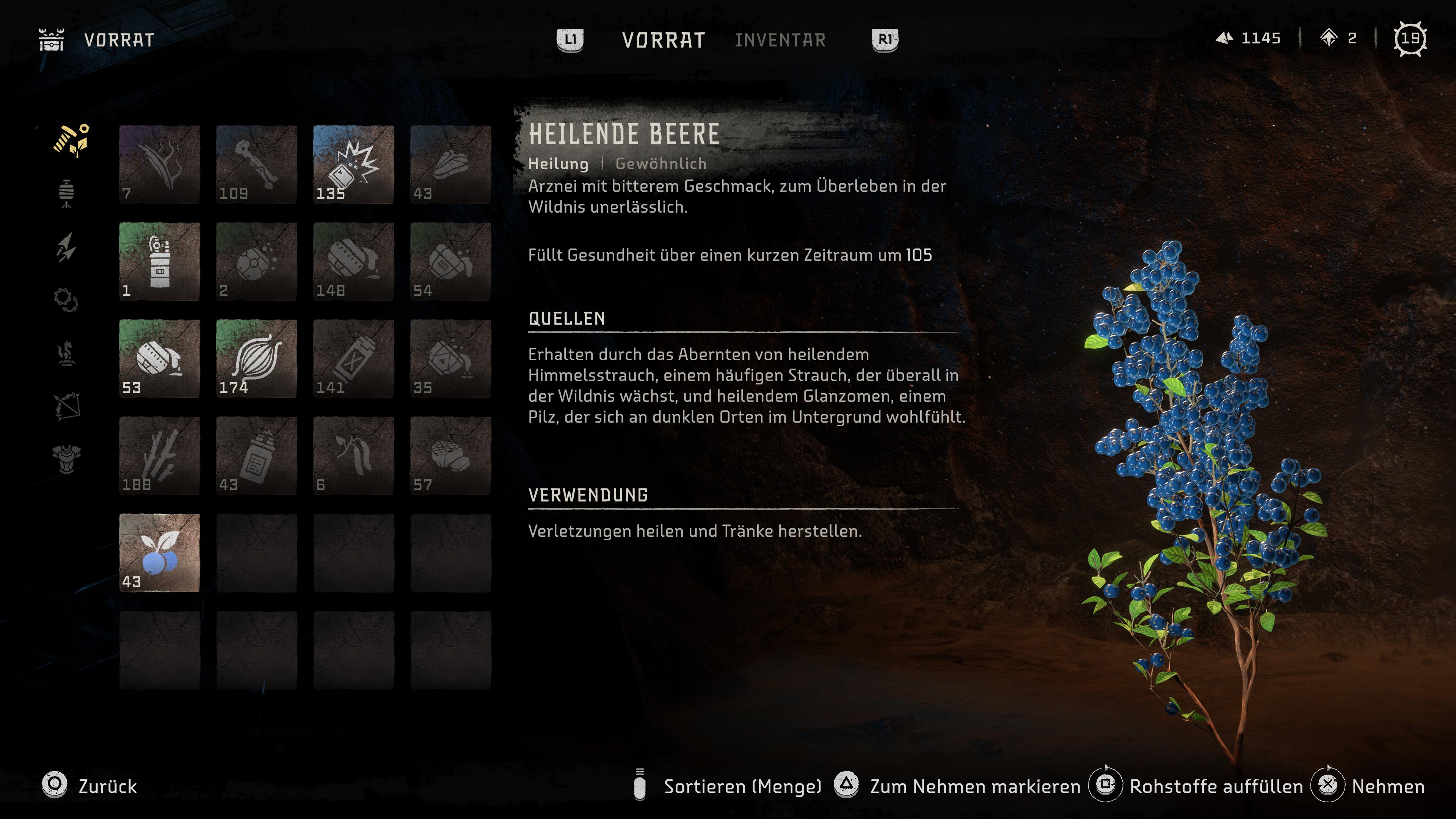Select the crossed vial slot with 141
The image size is (1456, 819).
[353, 358]
